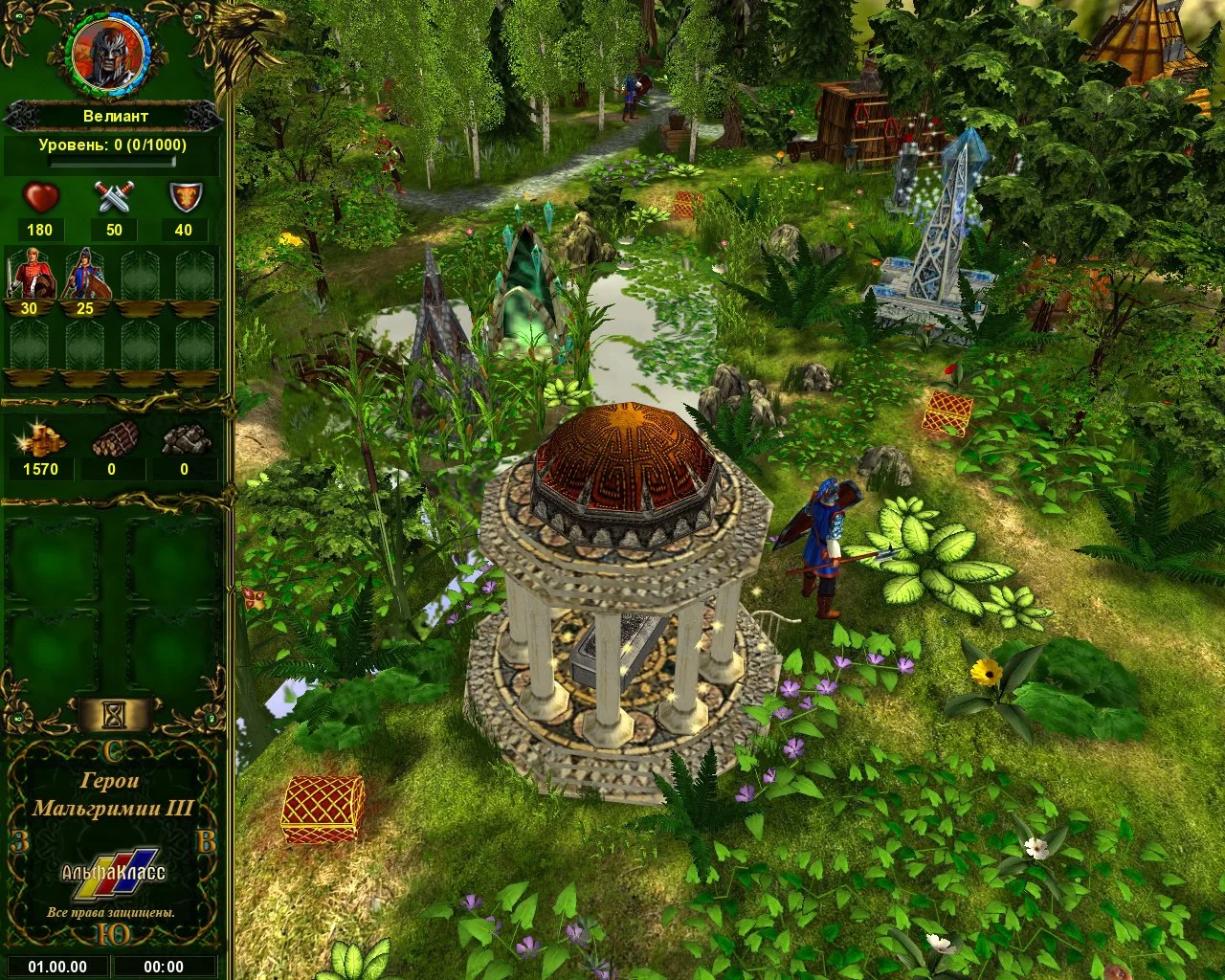The width and height of the screenshot is (1225, 980).
Task: Click the Велиант hero name banner
Action: coord(113,116)
